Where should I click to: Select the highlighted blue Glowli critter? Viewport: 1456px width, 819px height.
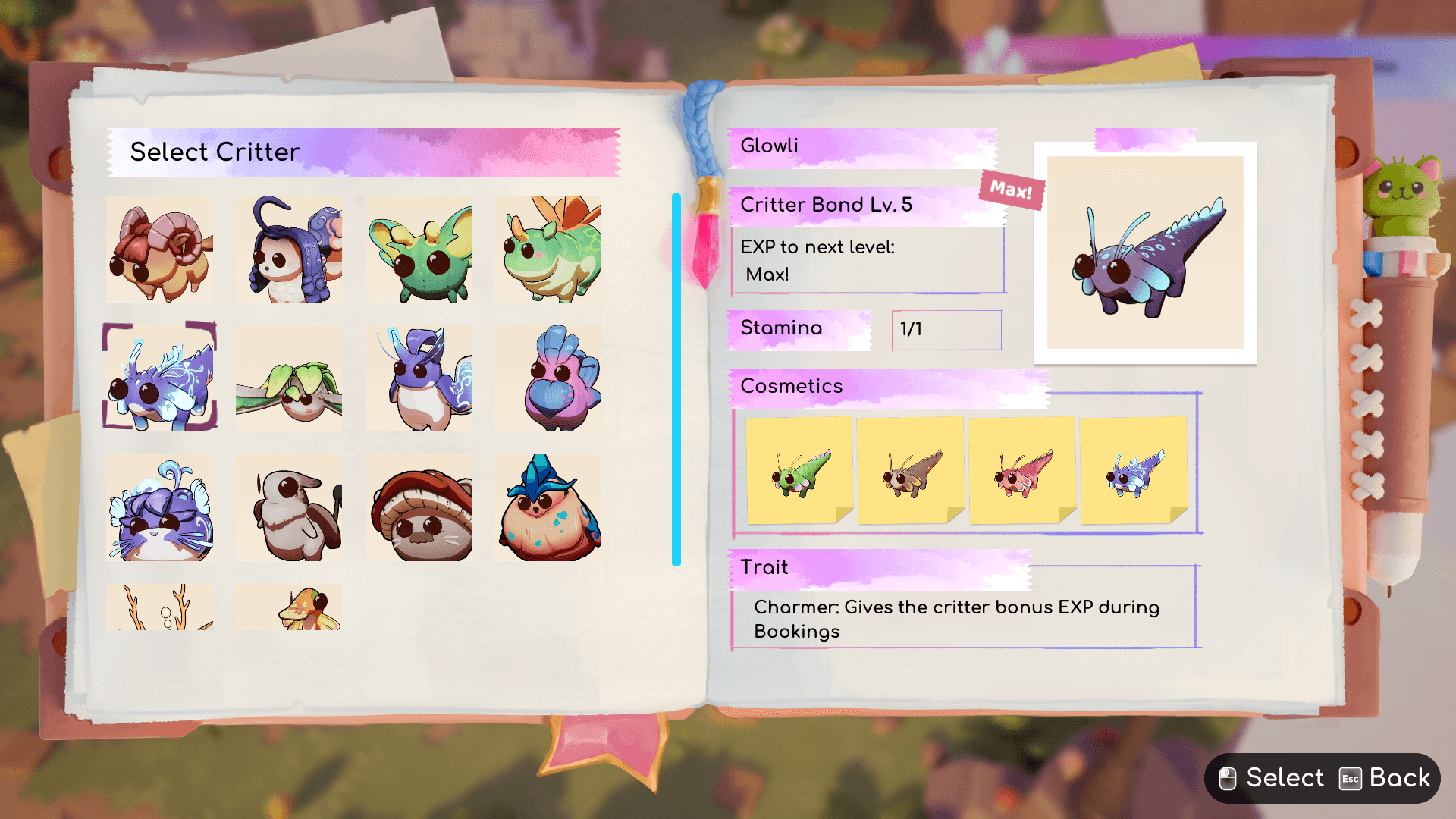pyautogui.click(x=160, y=378)
